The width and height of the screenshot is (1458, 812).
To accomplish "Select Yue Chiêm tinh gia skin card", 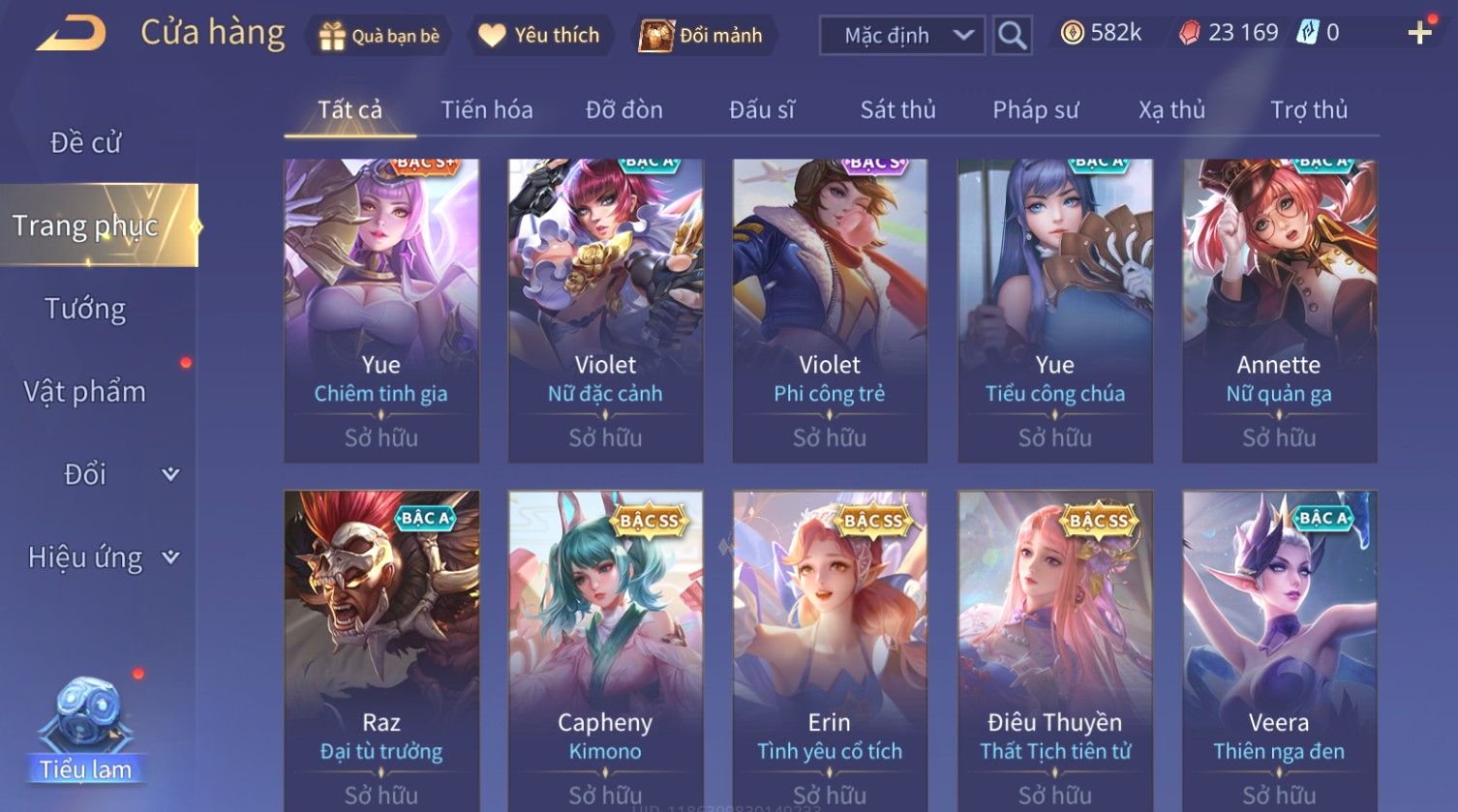I will click(x=380, y=310).
